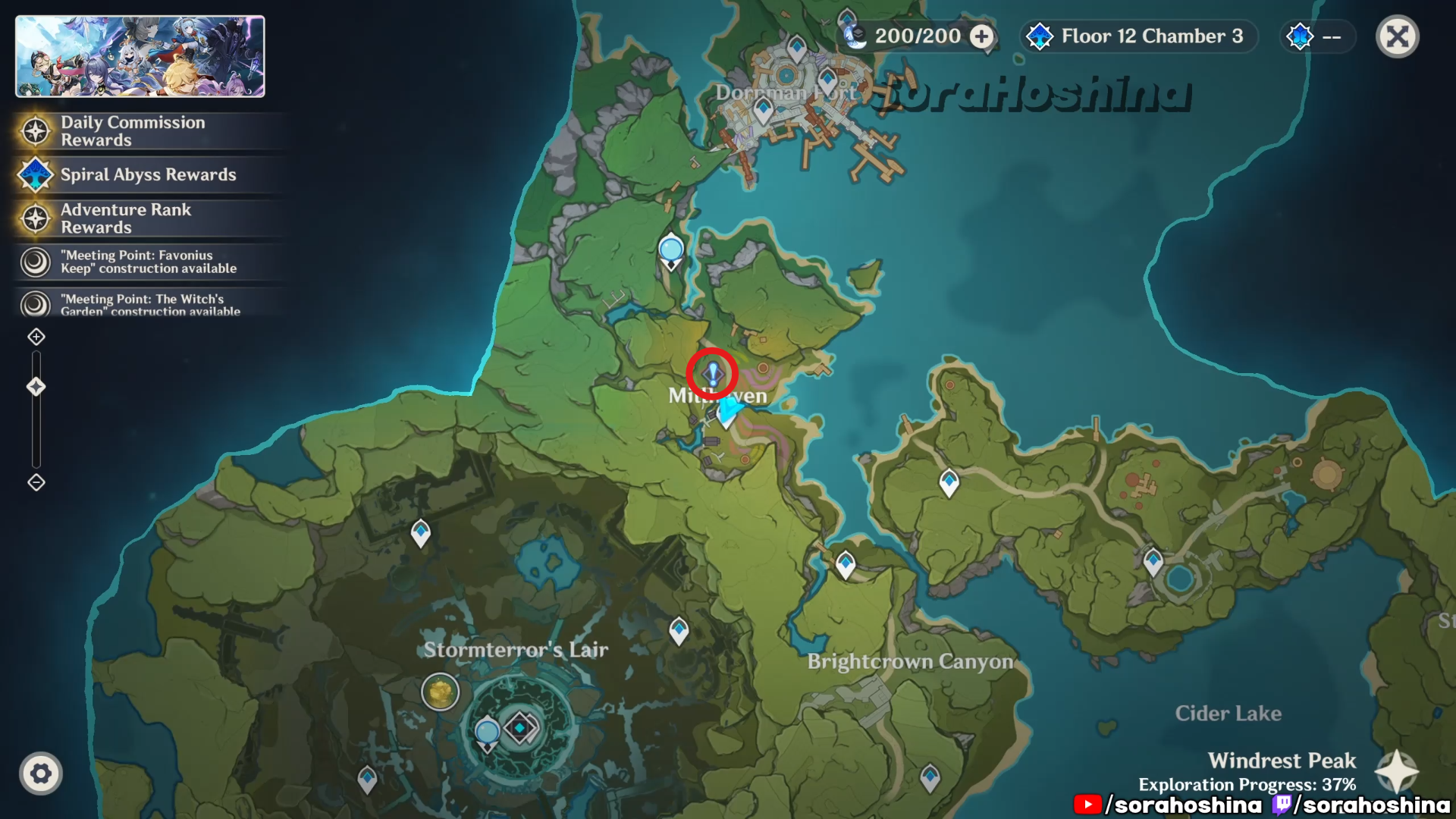The width and height of the screenshot is (1456, 819).
Task: Select the red-circled quest marker
Action: pyautogui.click(x=712, y=373)
